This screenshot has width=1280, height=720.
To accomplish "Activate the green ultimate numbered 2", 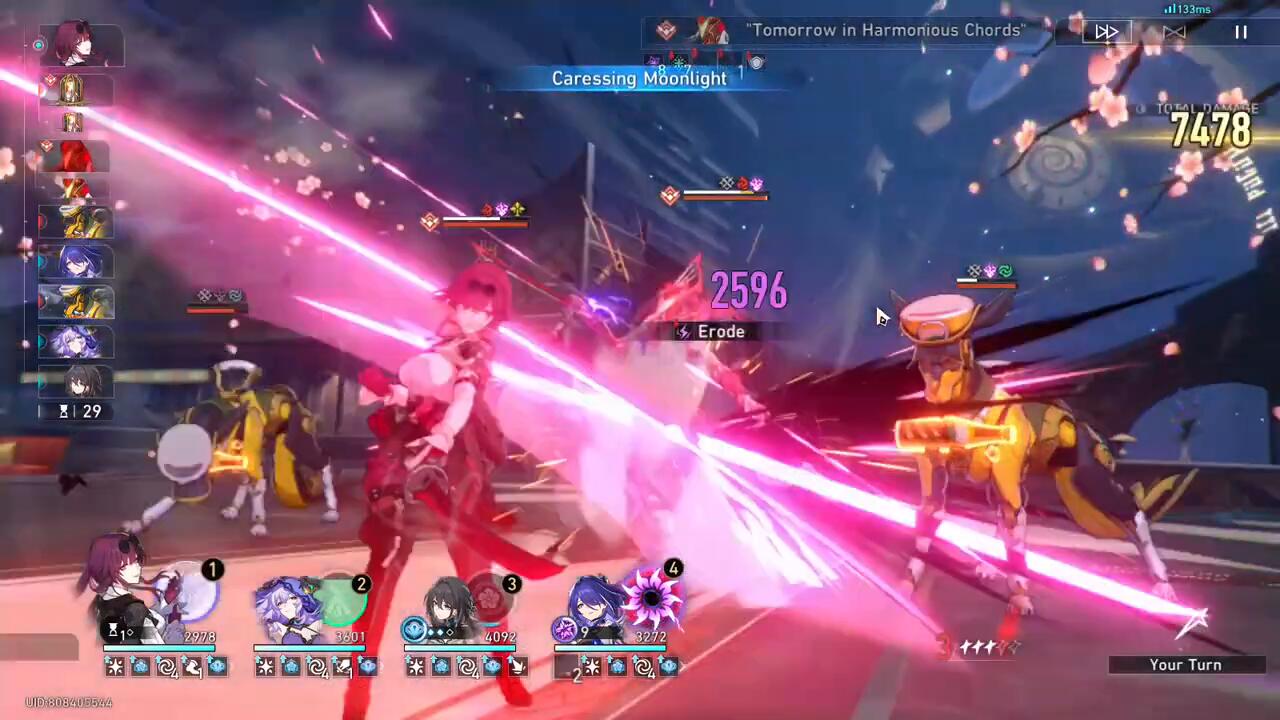I will point(342,598).
